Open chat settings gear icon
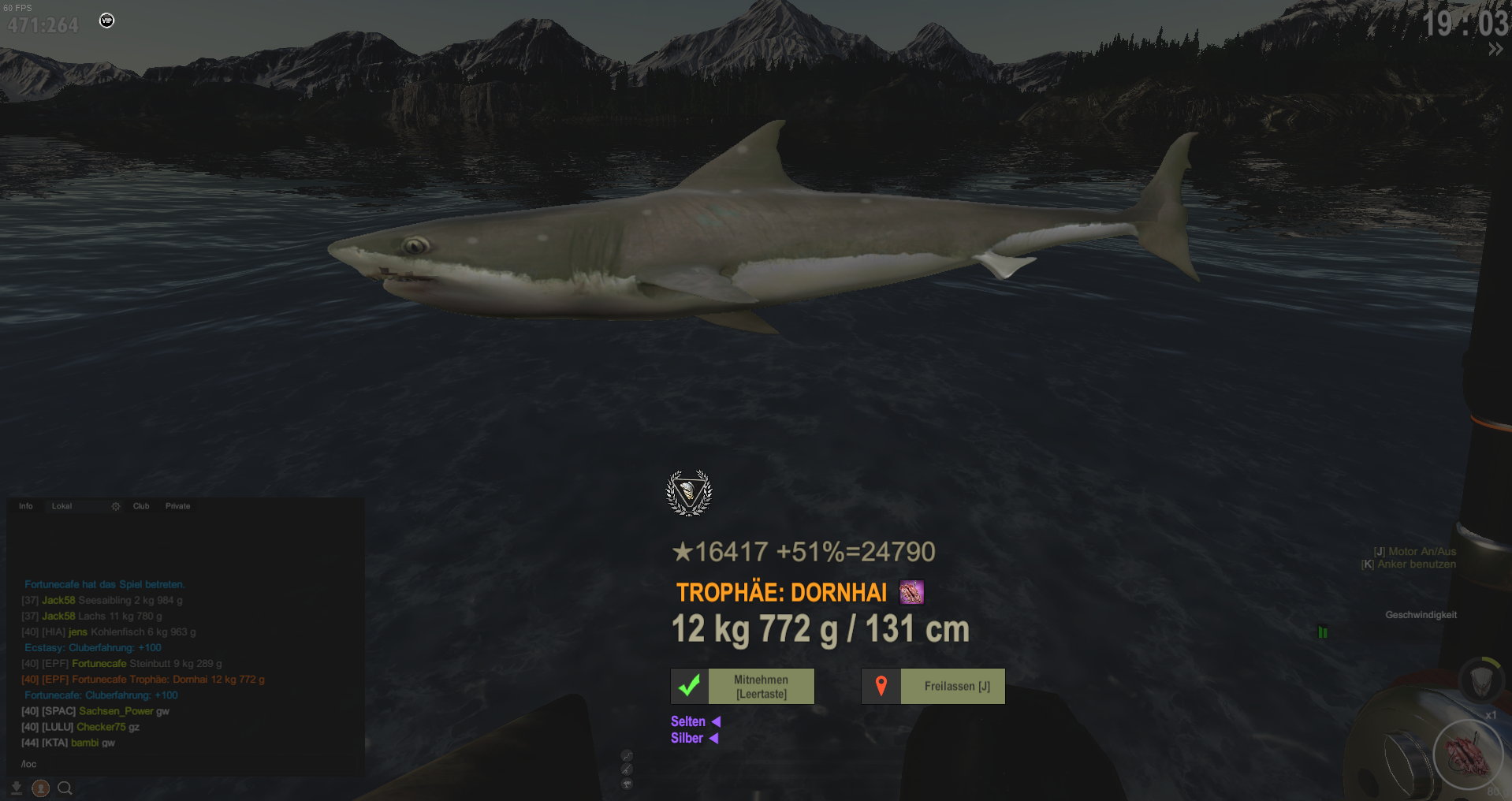1512x801 pixels. coord(116,506)
